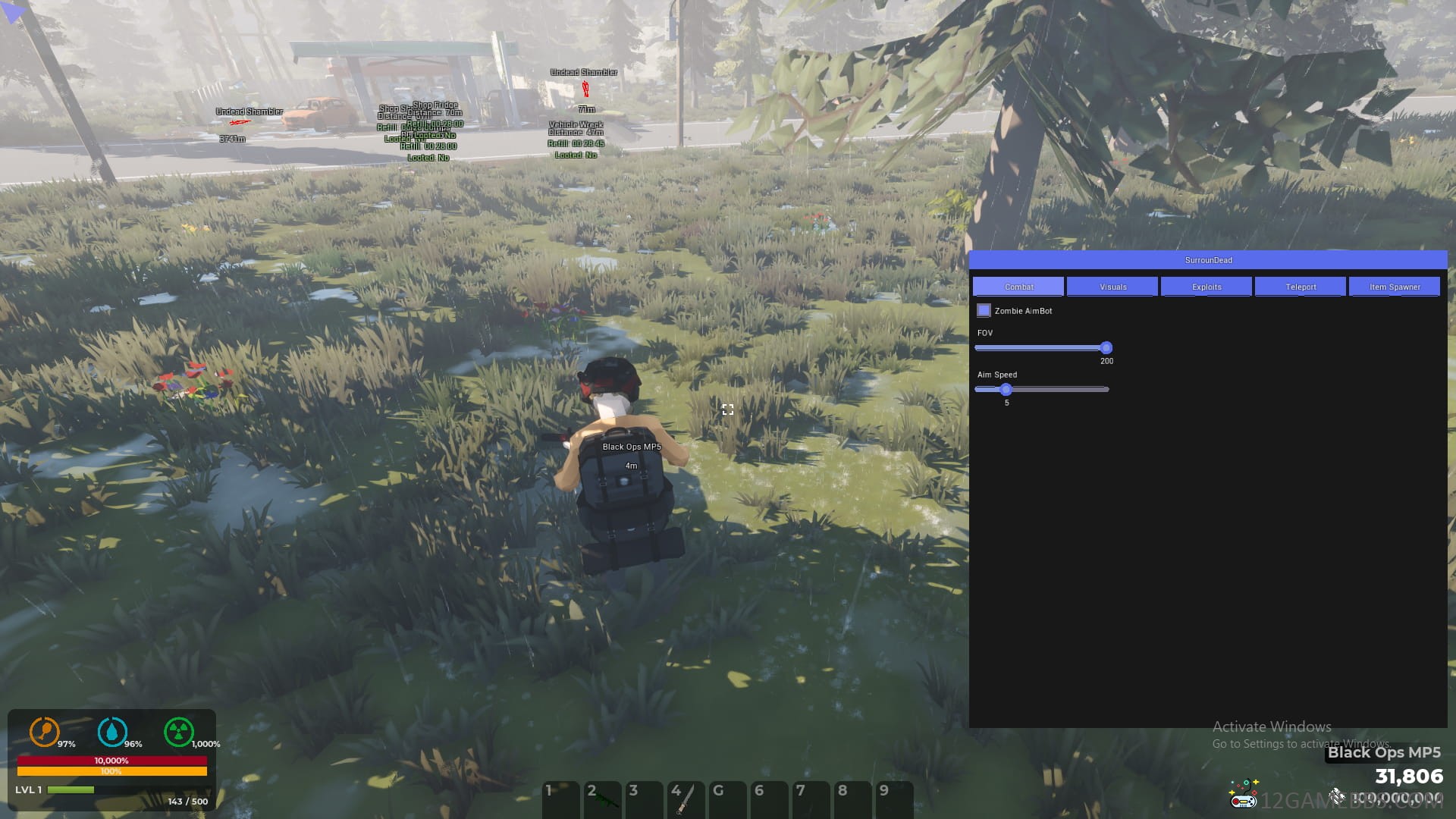
Task: Show the Item Spawner tab
Action: (1395, 287)
